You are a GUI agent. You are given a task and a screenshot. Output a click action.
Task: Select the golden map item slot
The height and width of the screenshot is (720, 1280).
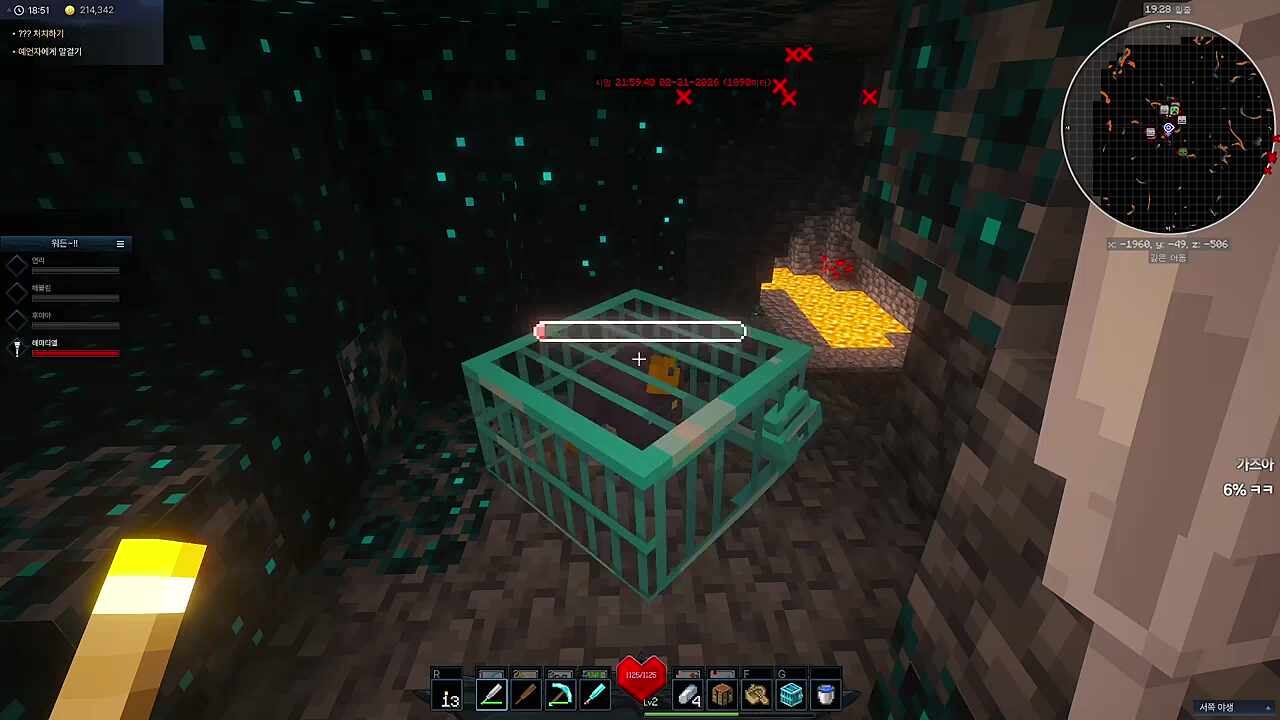coord(757,694)
